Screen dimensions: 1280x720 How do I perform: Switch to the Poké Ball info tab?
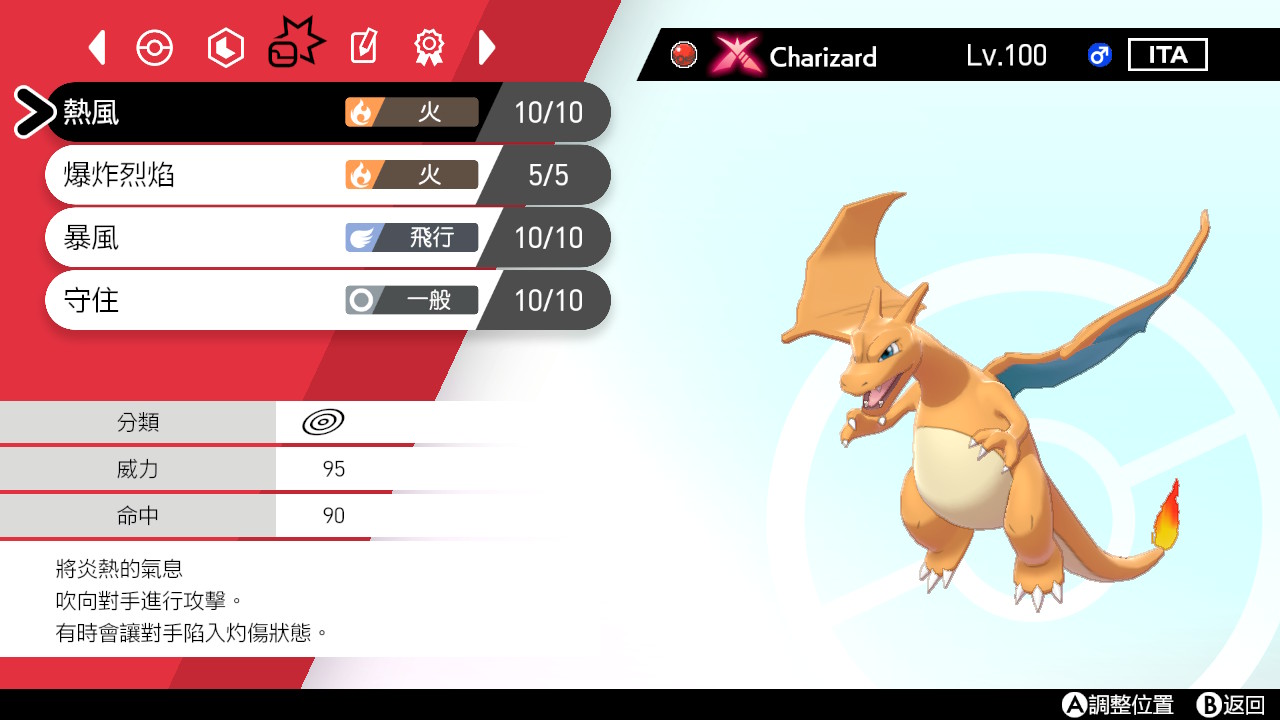click(155, 47)
